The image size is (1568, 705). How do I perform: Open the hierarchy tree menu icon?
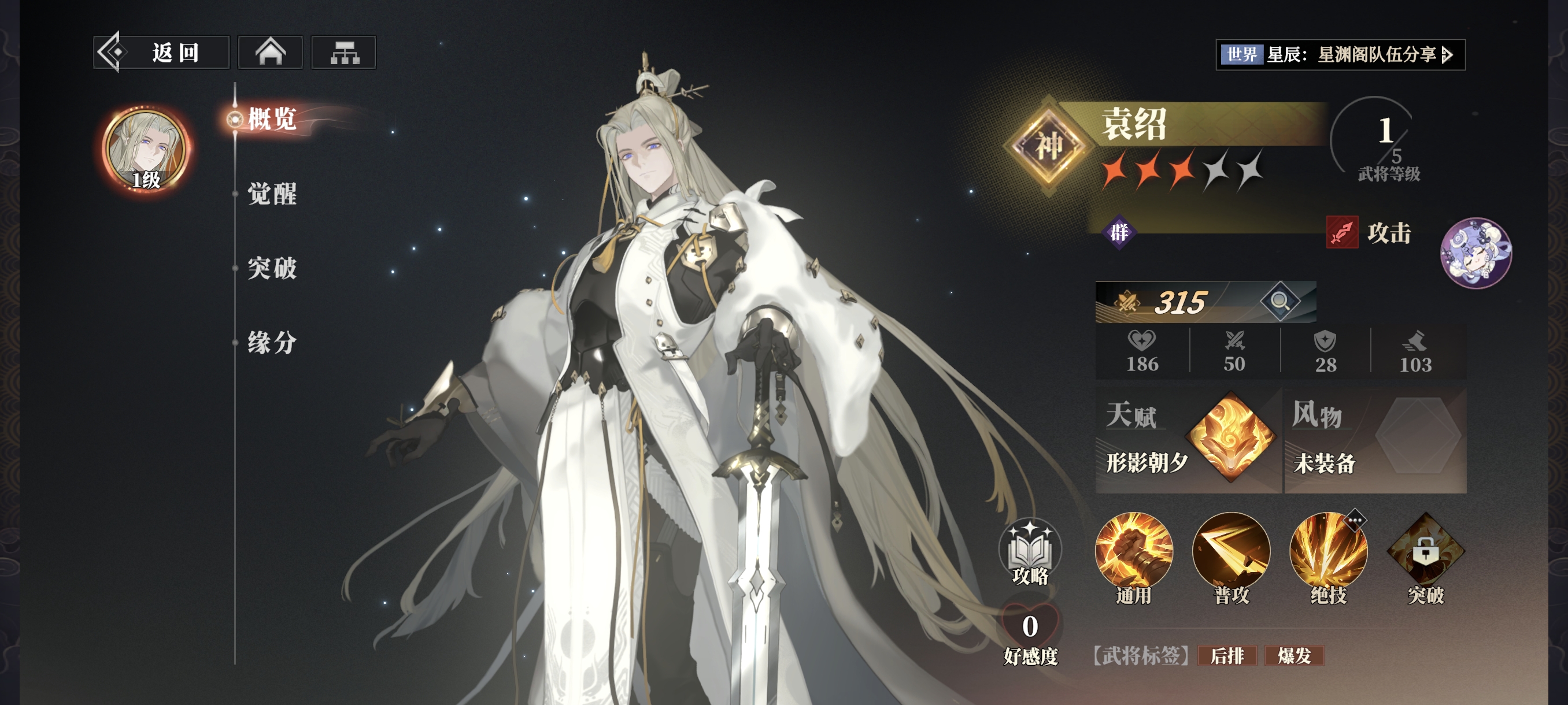(x=344, y=53)
